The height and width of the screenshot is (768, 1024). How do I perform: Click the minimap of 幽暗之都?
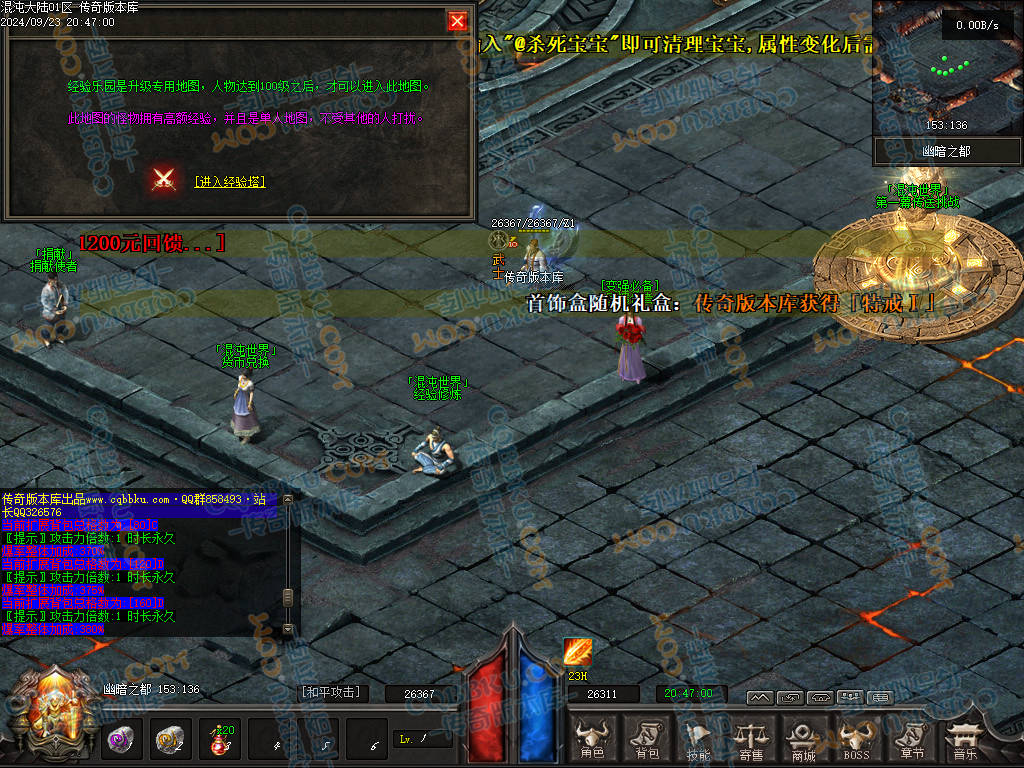pos(944,70)
